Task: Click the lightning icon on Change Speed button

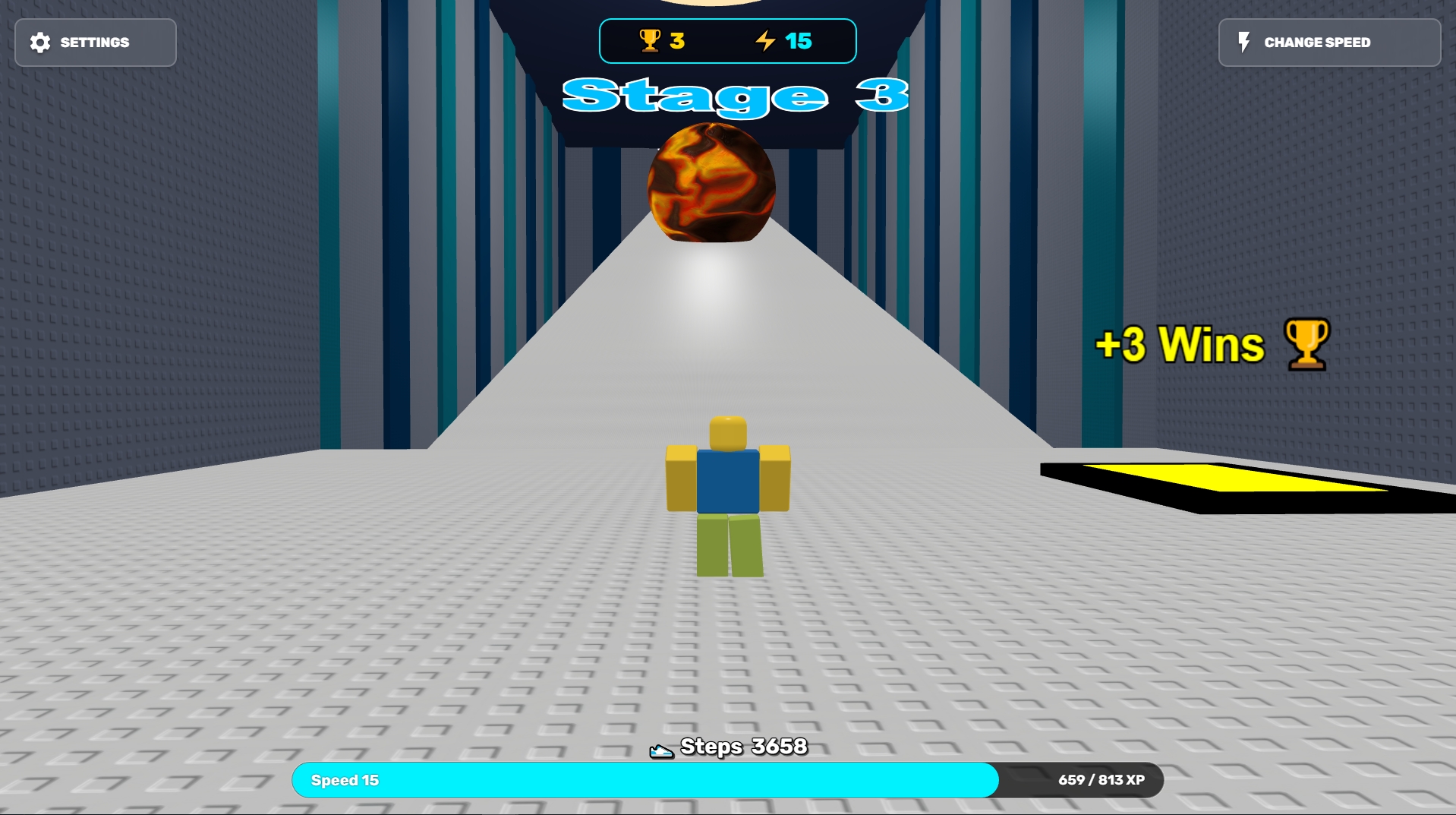Action: [x=1243, y=42]
